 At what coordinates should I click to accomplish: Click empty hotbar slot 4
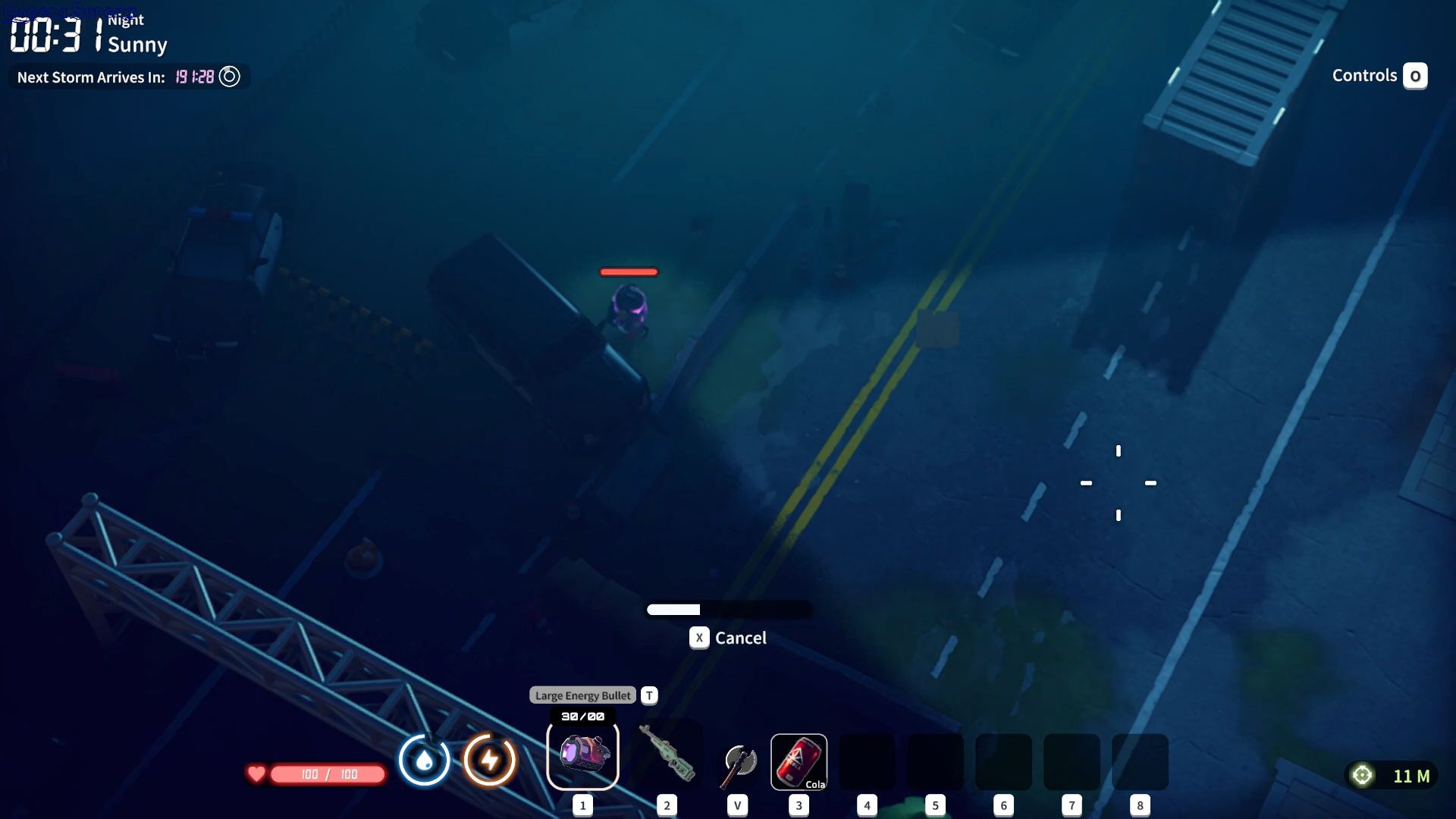tap(867, 761)
